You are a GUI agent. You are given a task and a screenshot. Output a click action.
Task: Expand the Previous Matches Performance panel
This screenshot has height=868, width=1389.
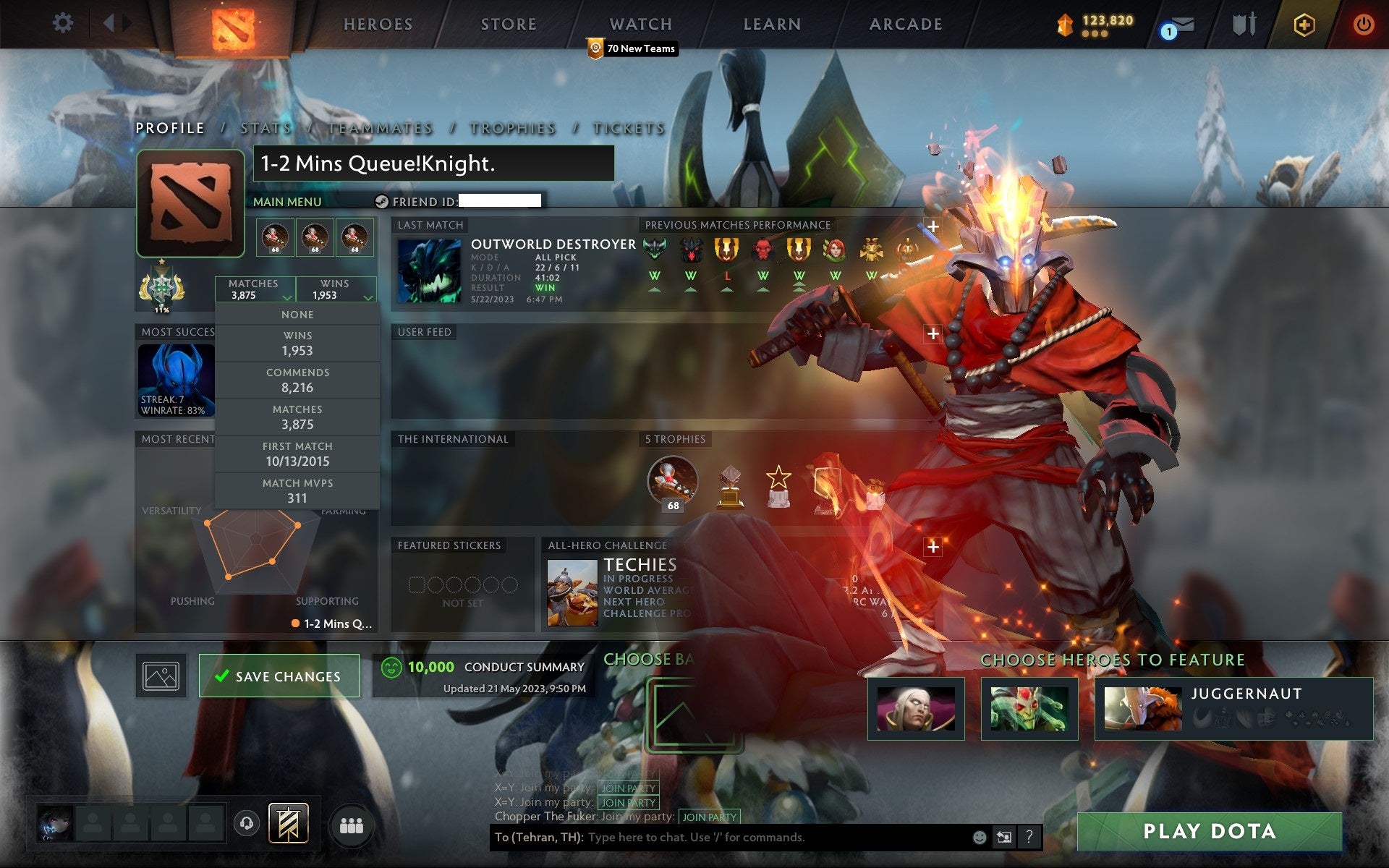tap(933, 225)
